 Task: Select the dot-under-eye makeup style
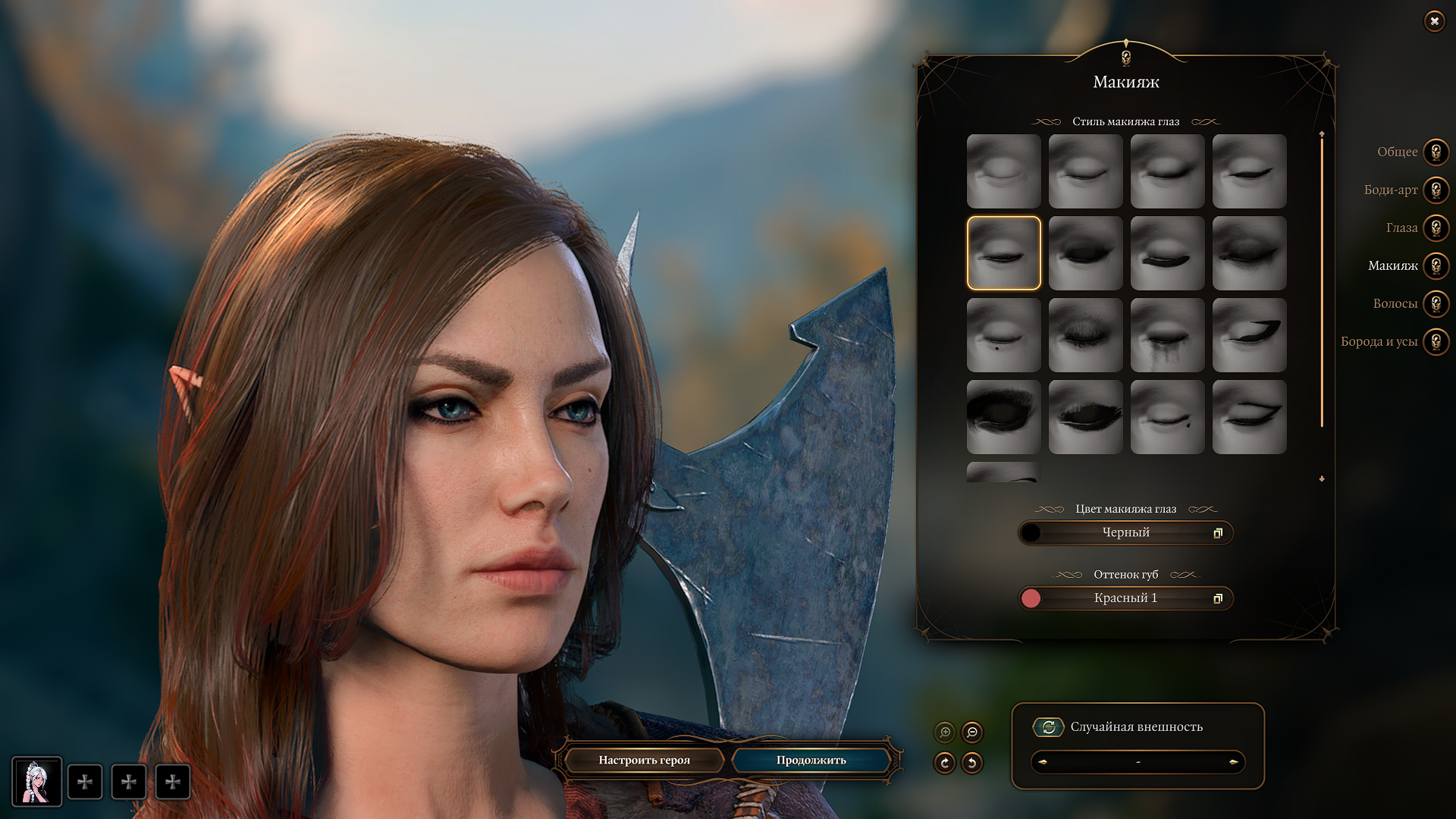click(1003, 335)
